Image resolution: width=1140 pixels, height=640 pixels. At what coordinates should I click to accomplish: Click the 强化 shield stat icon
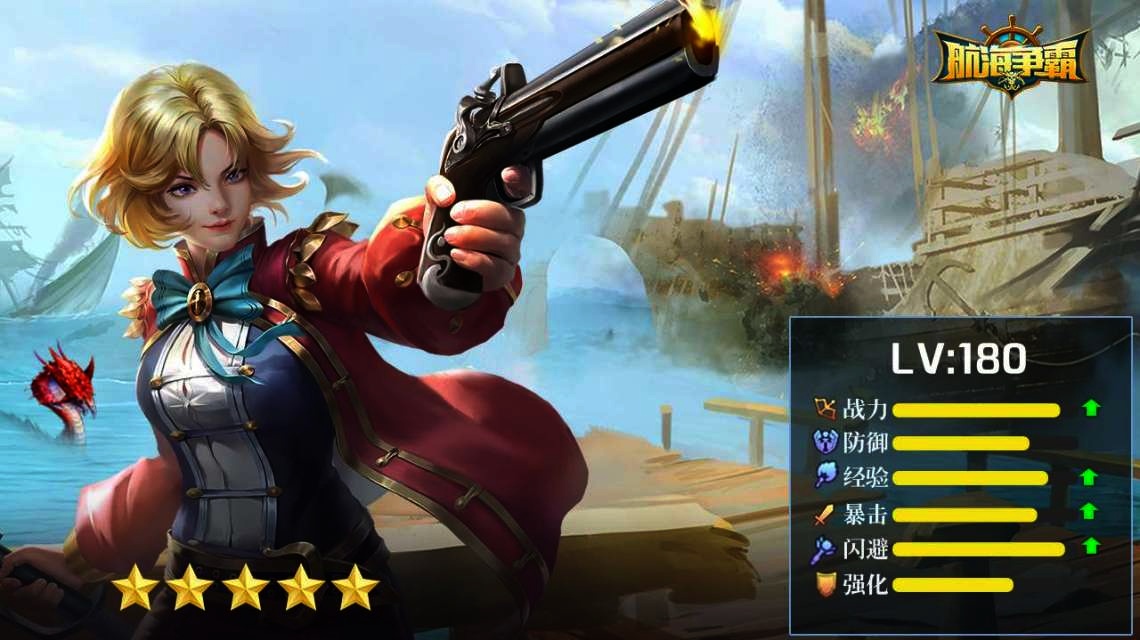(x=826, y=585)
